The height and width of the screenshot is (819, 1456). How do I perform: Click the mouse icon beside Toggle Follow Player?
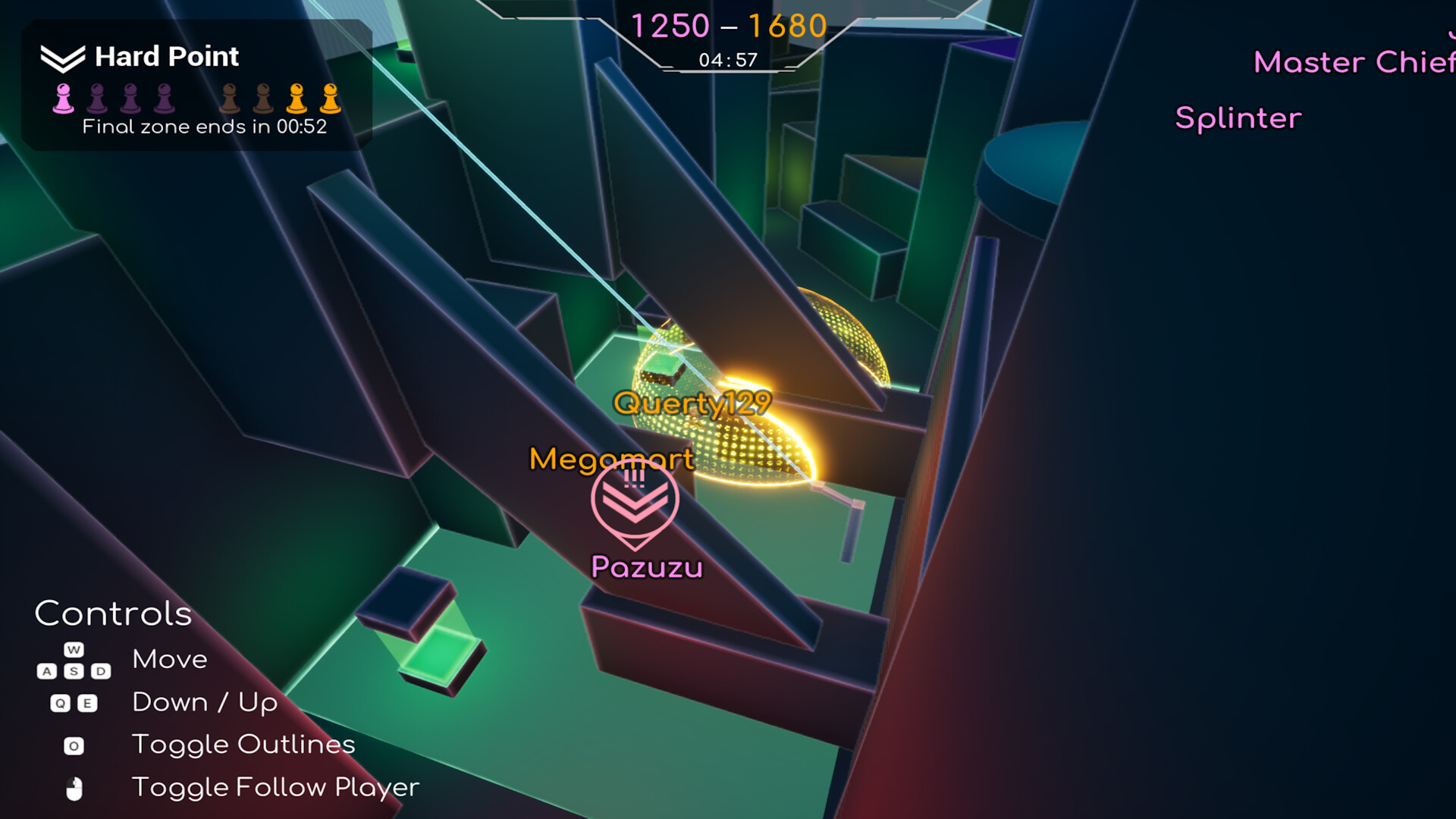click(x=73, y=786)
